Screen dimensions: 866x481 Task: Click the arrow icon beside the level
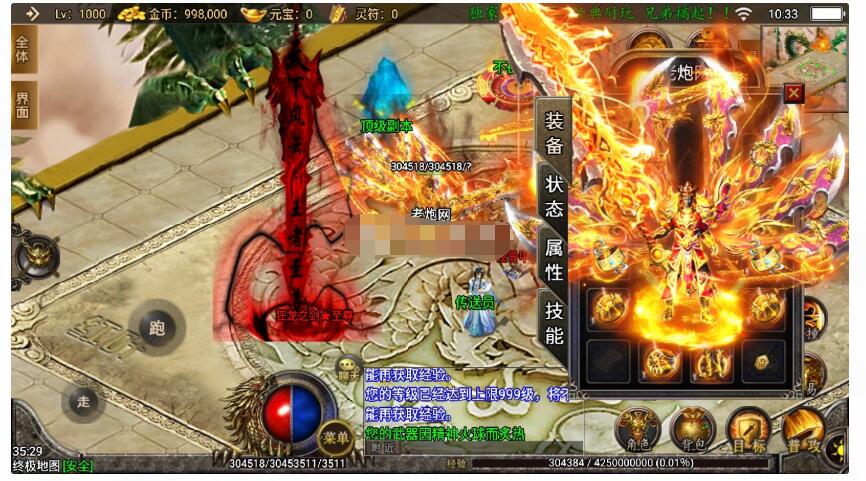pos(32,14)
